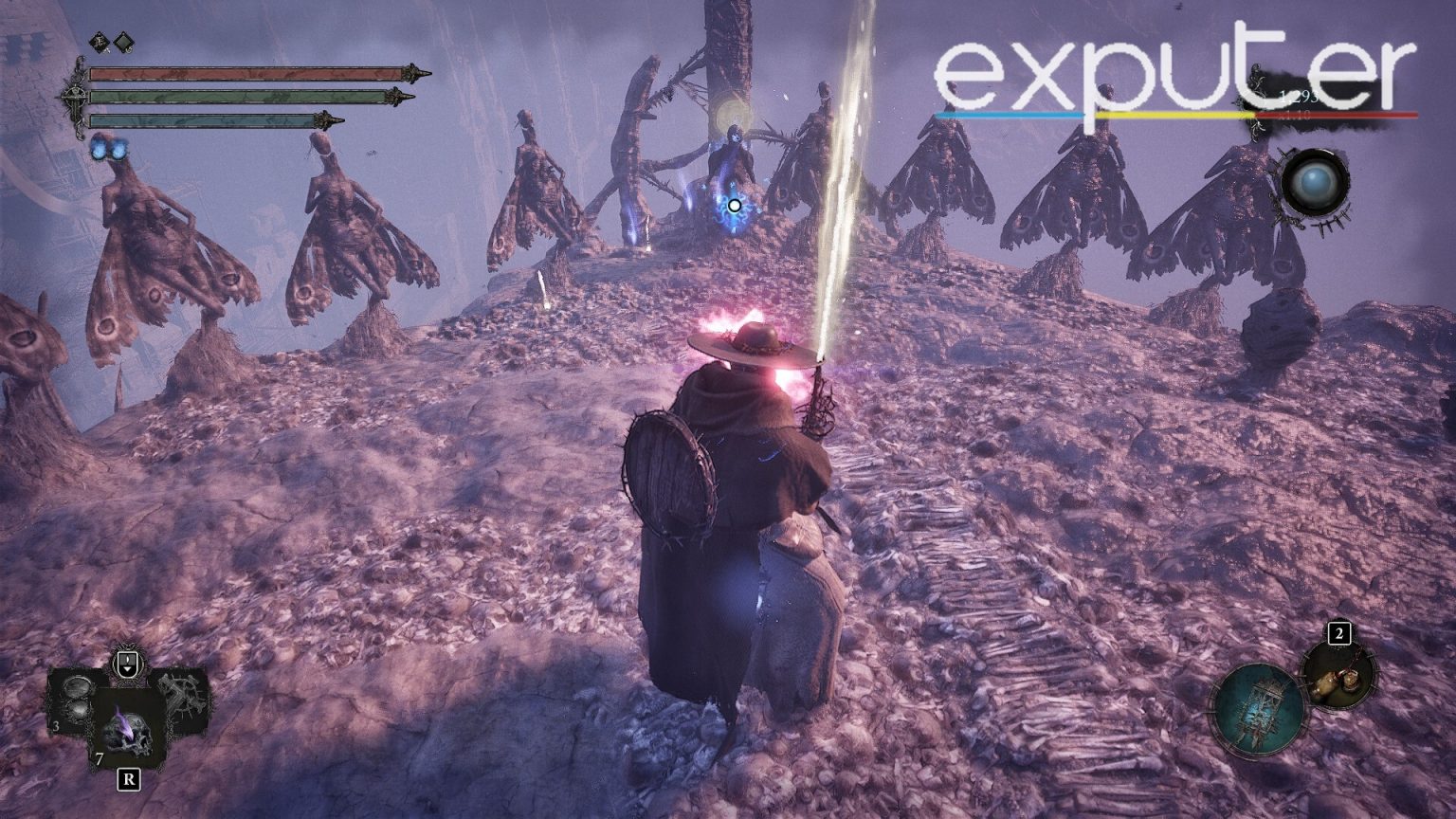Expand the quickslot selector downward arrow
The width and height of the screenshot is (1456, 819).
127,670
